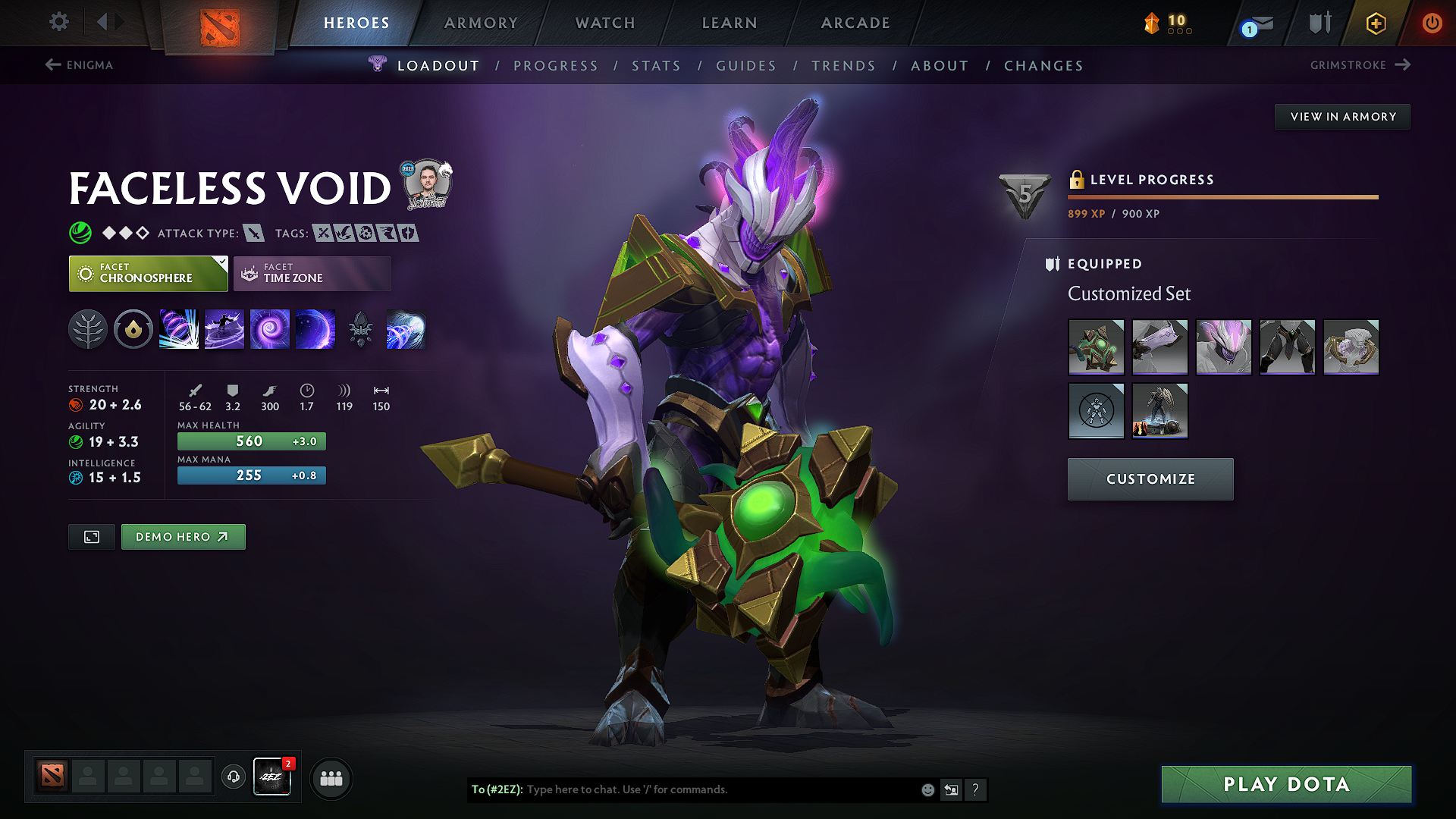Image resolution: width=1456 pixels, height=819 pixels.
Task: Open the emoticon picker in the chat bar
Action: click(x=927, y=789)
